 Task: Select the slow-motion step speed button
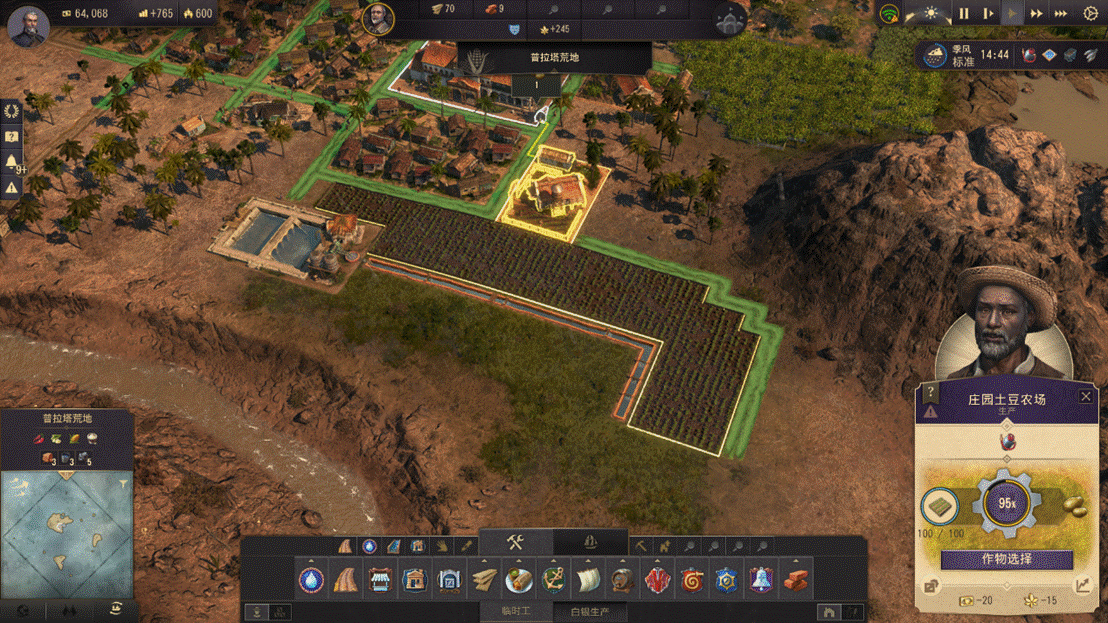(x=988, y=14)
